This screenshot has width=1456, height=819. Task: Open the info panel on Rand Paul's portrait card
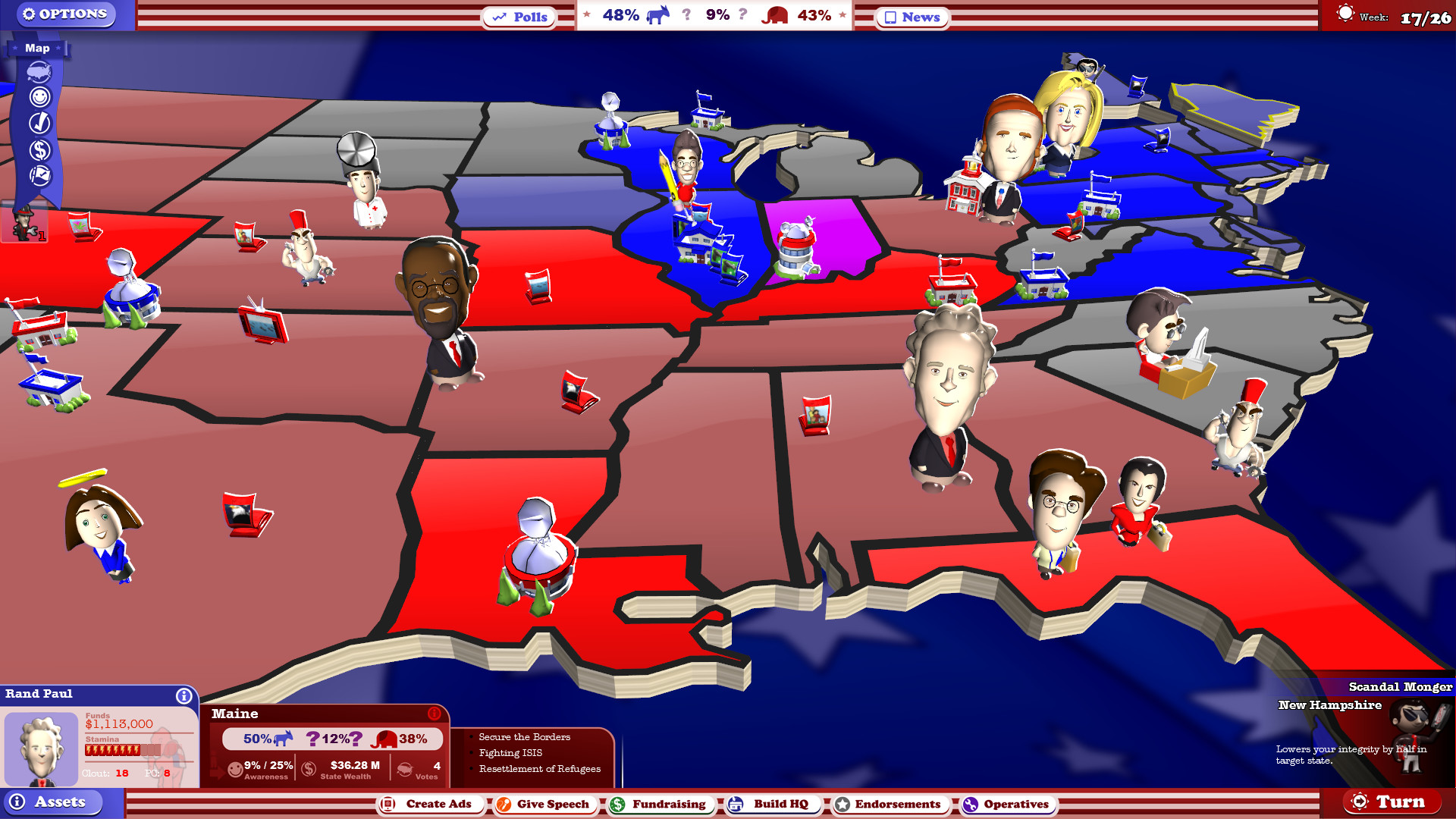tap(184, 695)
